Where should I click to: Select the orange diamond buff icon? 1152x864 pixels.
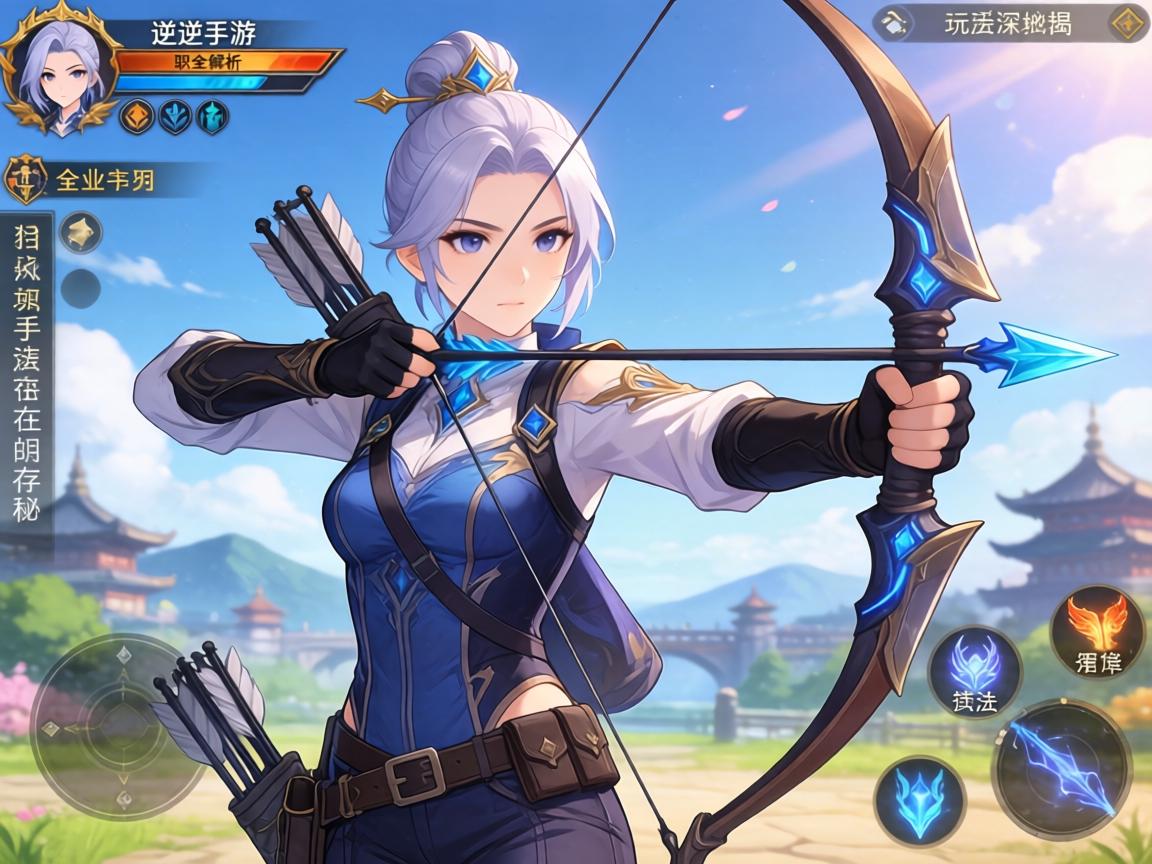(137, 117)
